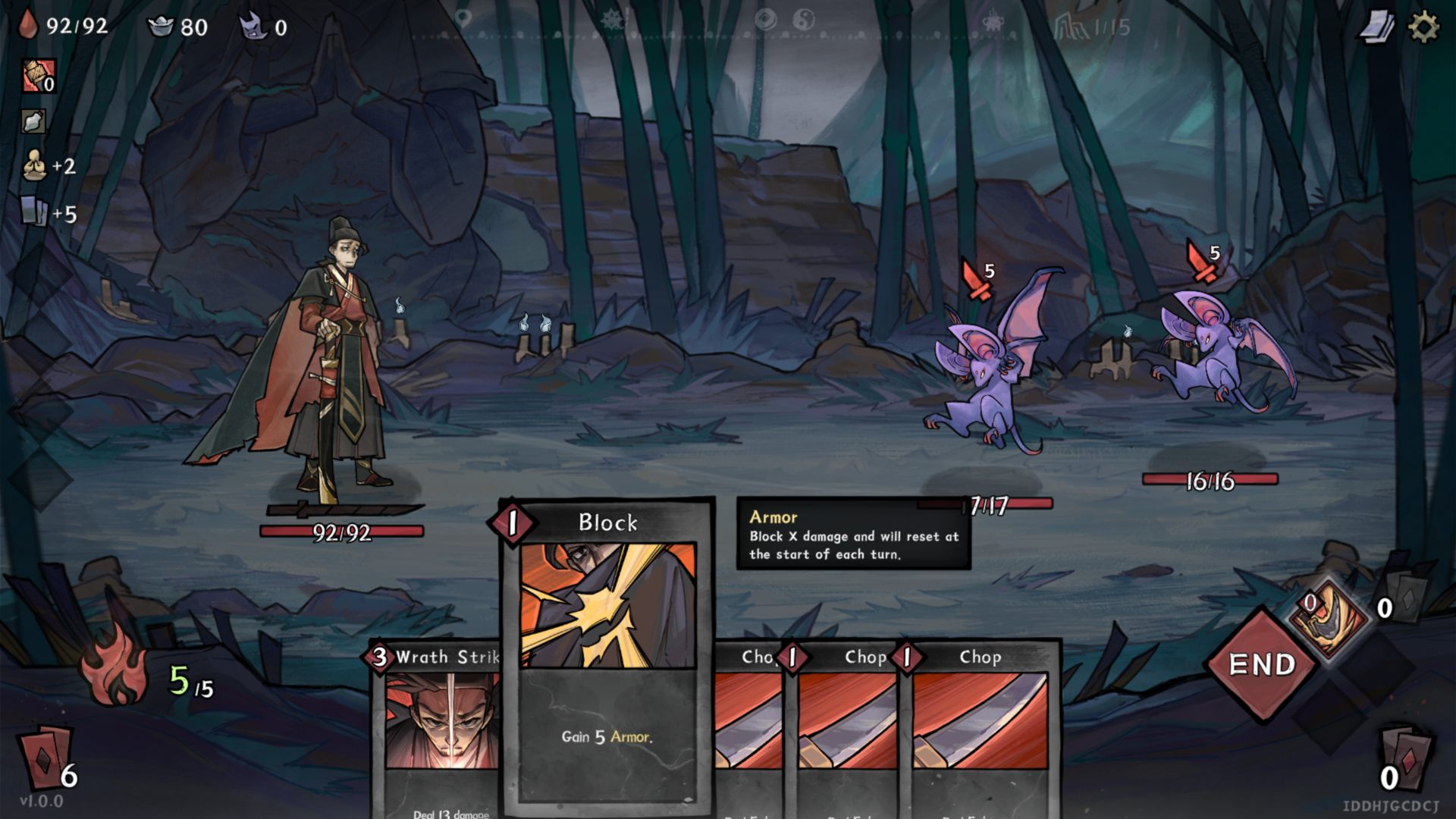Inspect the grey stone relic icon
Image resolution: width=1456 pixels, height=819 pixels.
click(34, 121)
